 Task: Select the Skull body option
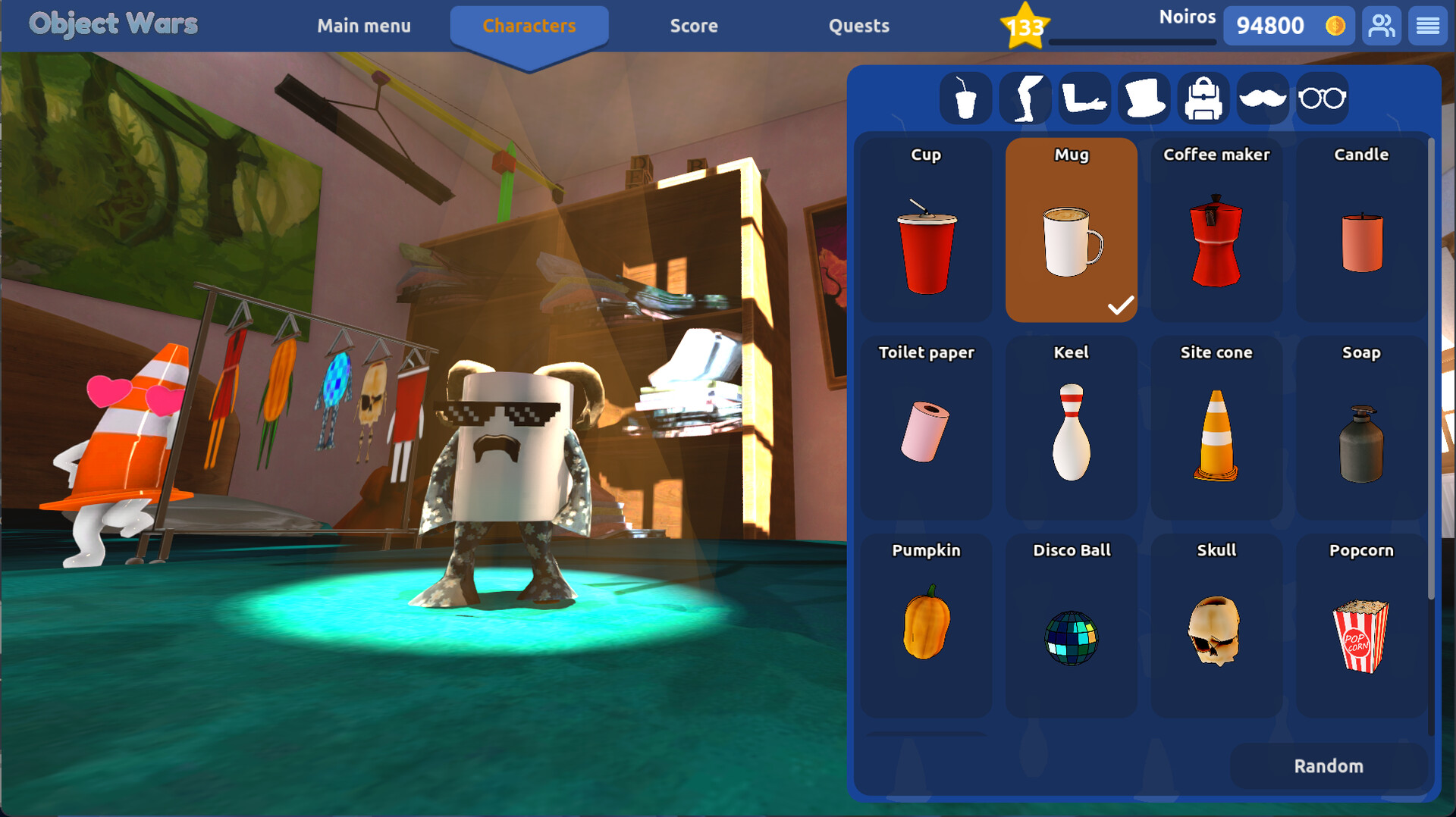click(x=1216, y=627)
